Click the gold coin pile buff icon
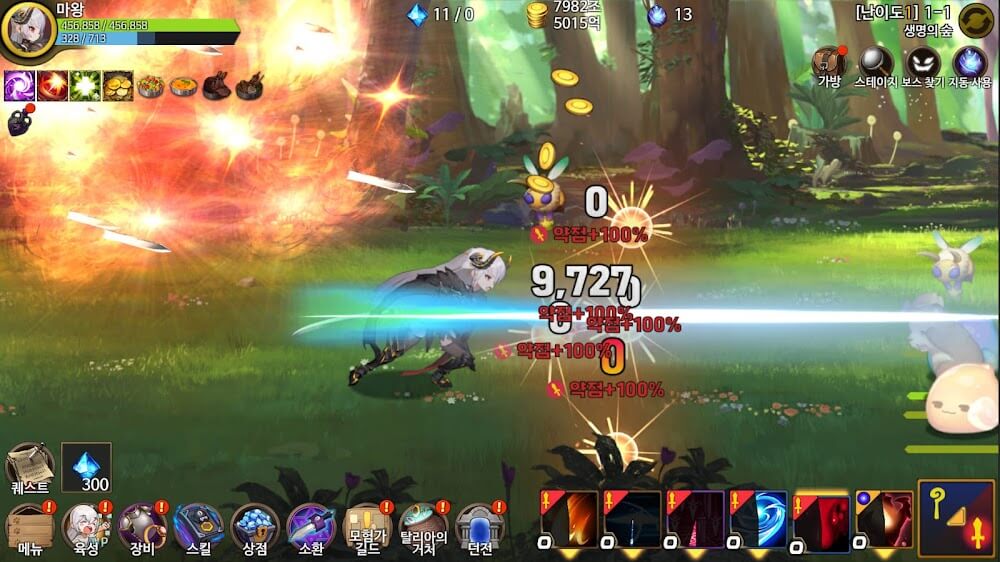Screen dimensions: 1000x562 (118, 86)
